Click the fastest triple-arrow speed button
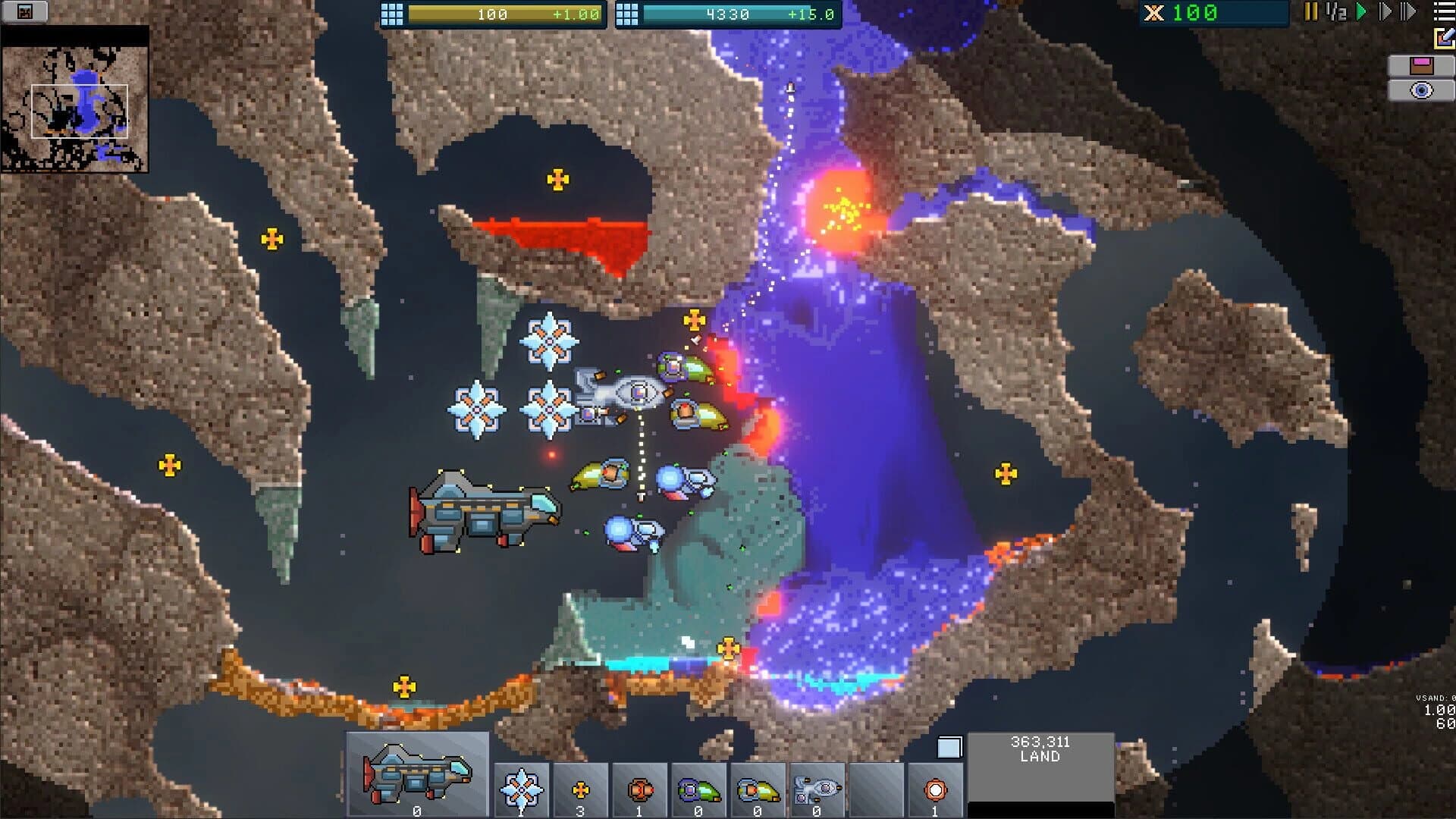 pyautogui.click(x=1407, y=12)
